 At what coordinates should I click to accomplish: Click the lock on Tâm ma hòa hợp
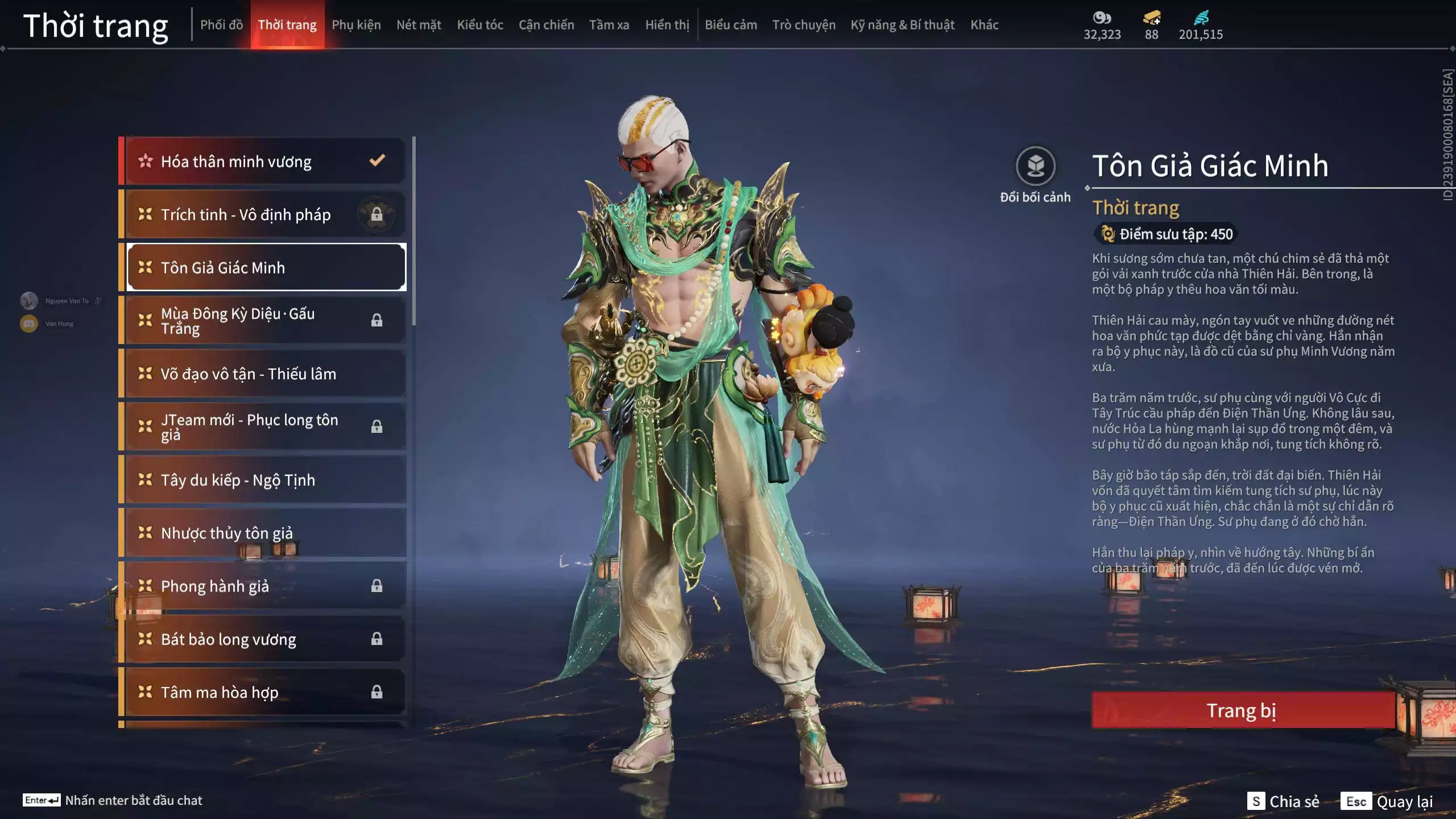point(377,692)
